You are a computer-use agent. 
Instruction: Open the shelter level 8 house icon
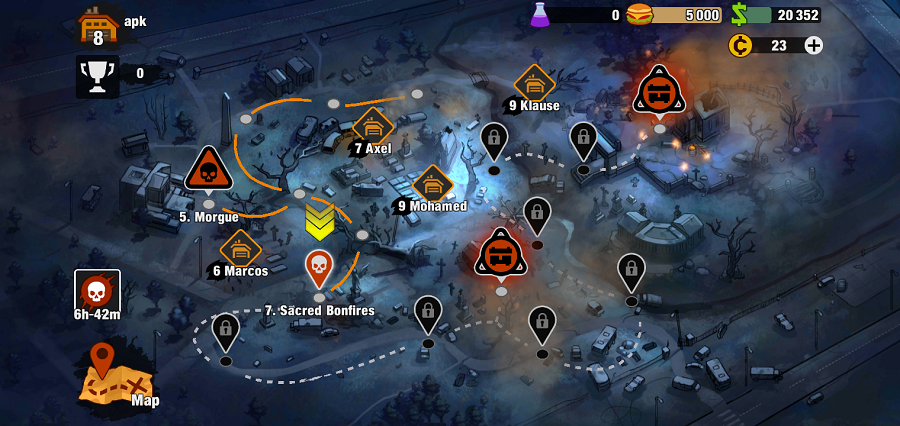point(99,25)
